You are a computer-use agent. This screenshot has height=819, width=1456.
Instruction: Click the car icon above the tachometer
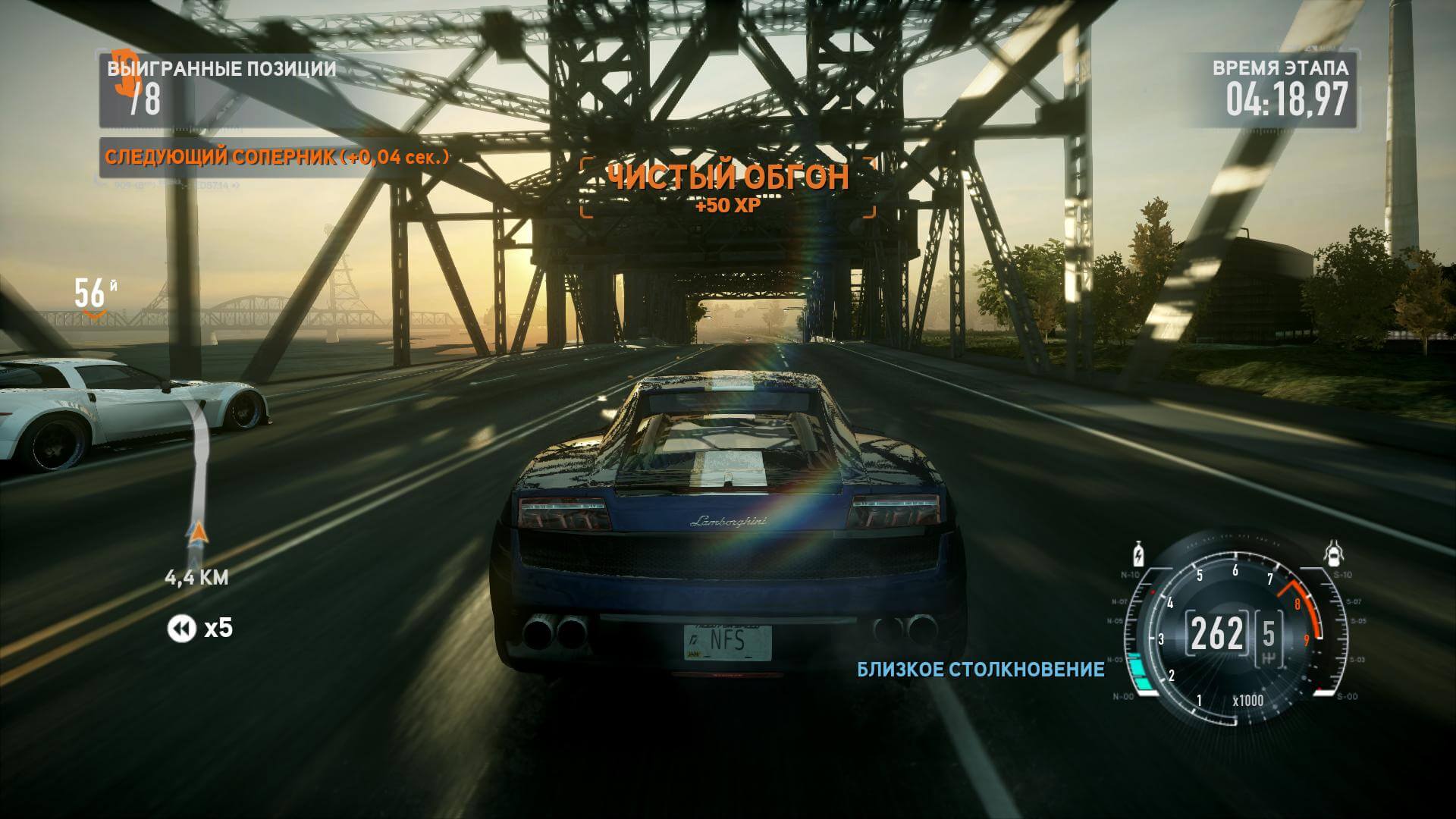pos(1332,554)
